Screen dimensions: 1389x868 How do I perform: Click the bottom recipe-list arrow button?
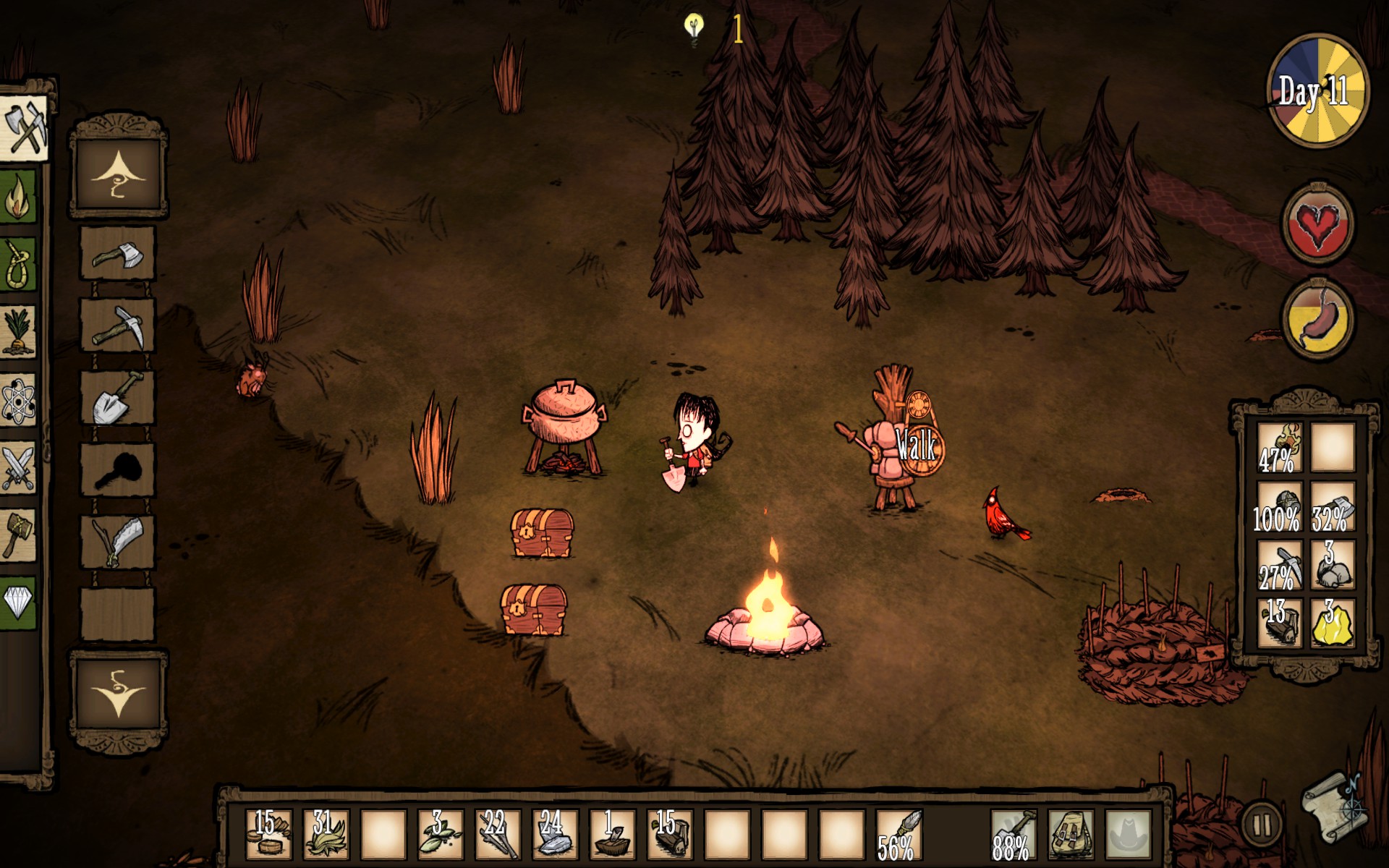click(119, 693)
